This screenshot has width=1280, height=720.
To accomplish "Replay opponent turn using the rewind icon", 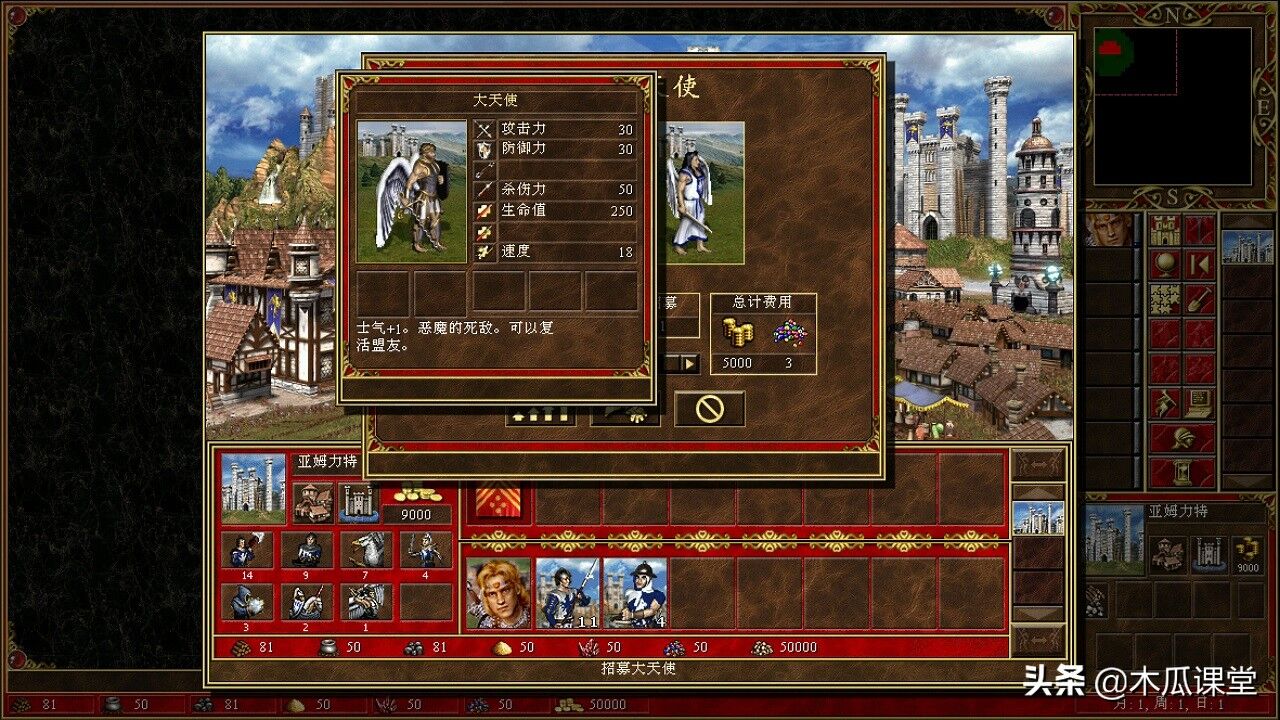I will click(1197, 263).
